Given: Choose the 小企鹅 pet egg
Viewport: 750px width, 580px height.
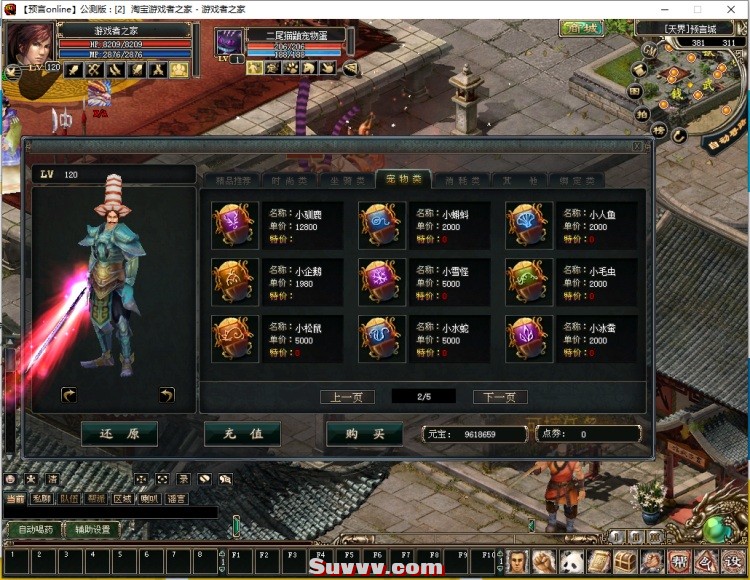Looking at the screenshot, I should [x=235, y=282].
